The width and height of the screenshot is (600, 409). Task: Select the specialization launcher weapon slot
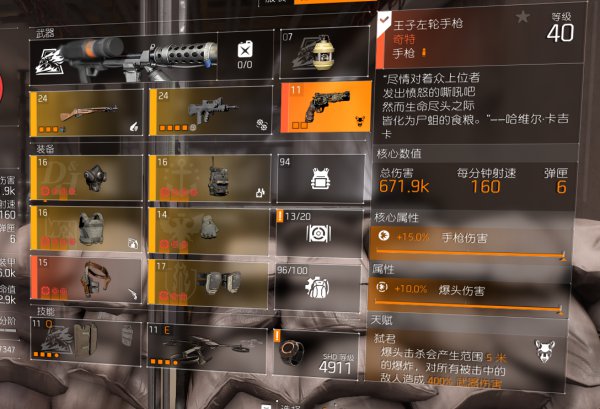(125, 56)
